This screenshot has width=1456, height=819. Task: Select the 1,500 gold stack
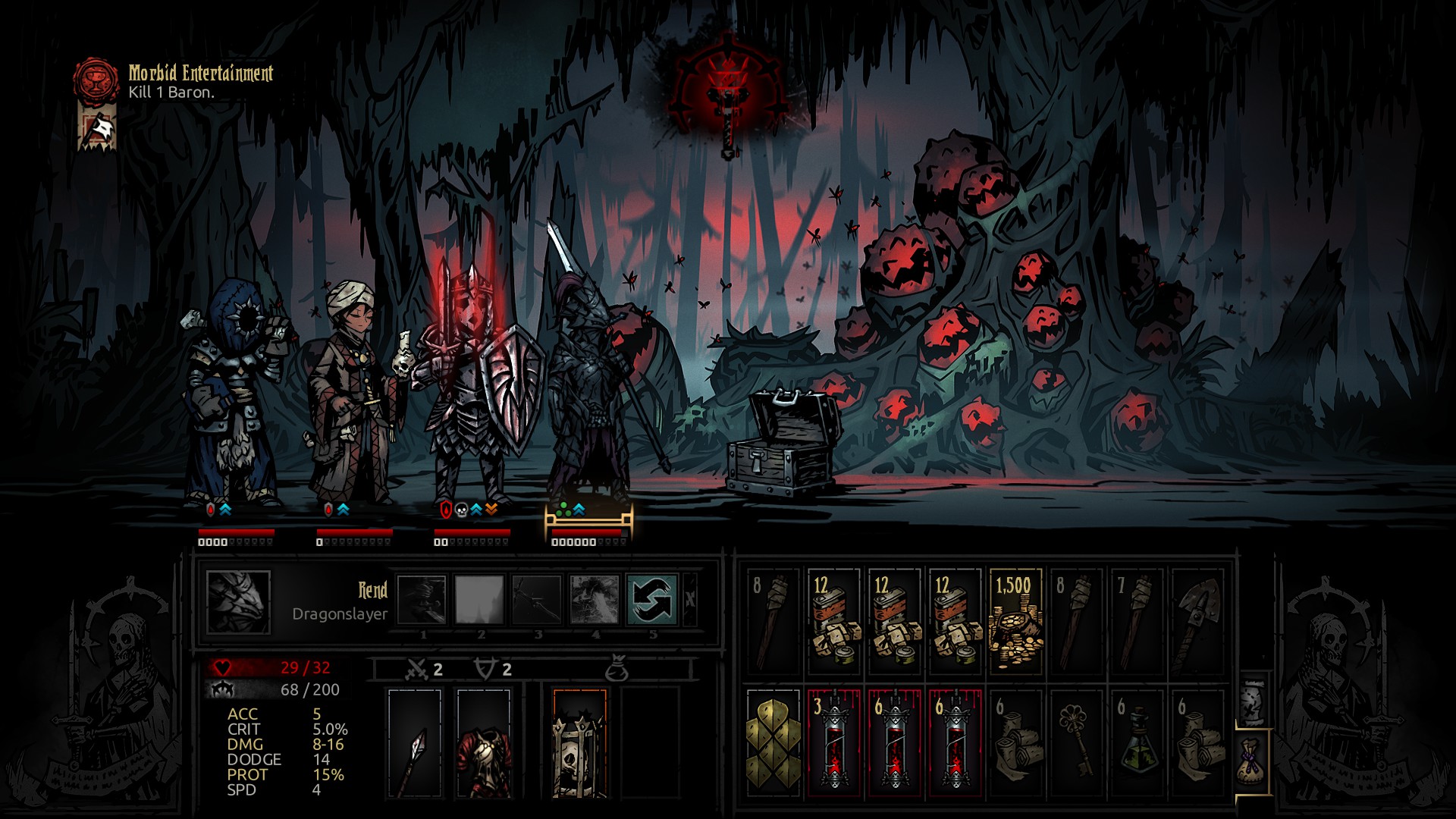point(1015,622)
